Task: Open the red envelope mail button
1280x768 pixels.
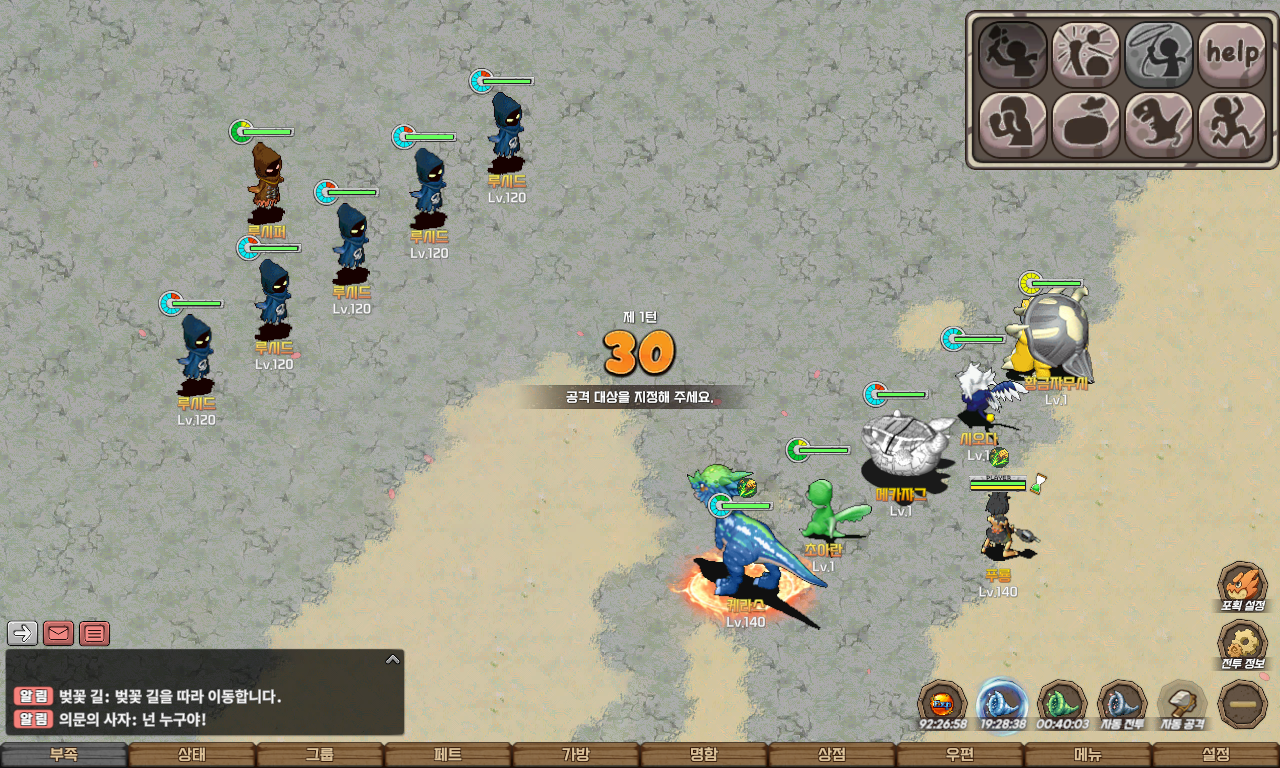Action: (x=59, y=633)
